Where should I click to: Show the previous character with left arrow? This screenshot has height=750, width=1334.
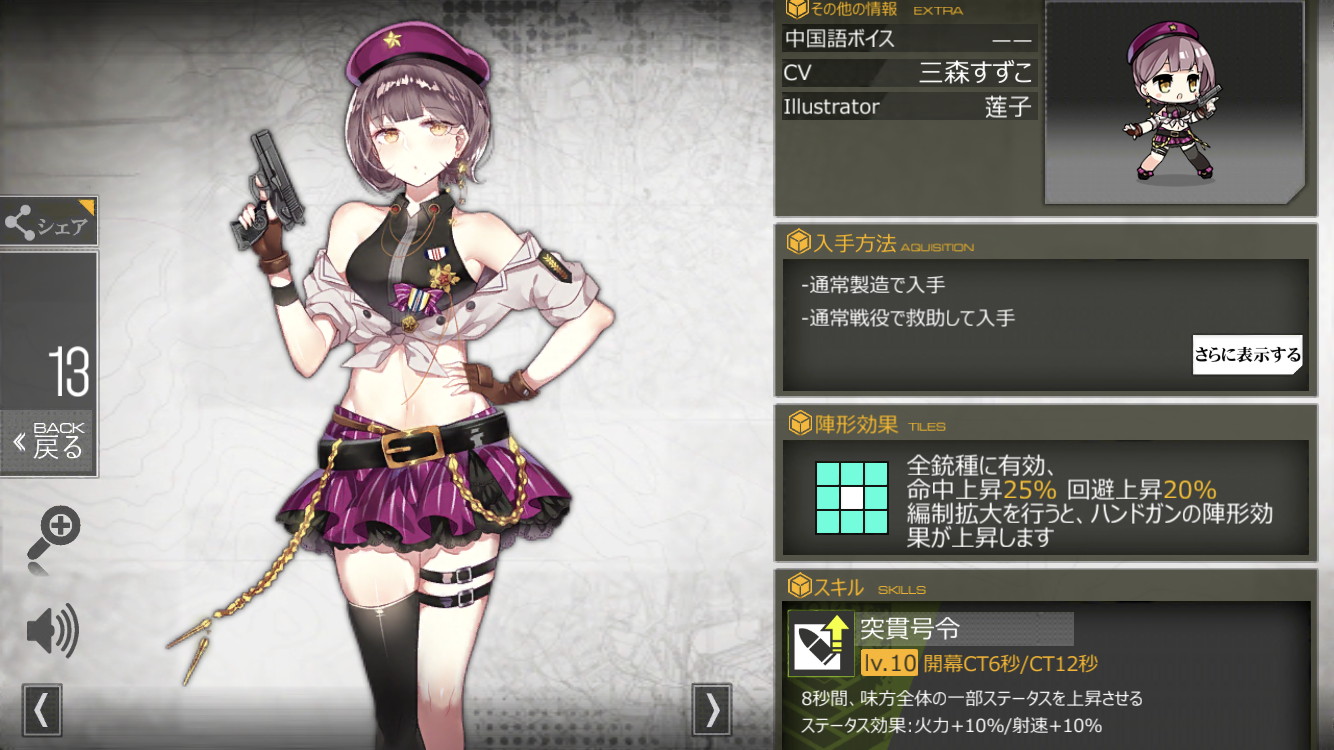(41, 709)
